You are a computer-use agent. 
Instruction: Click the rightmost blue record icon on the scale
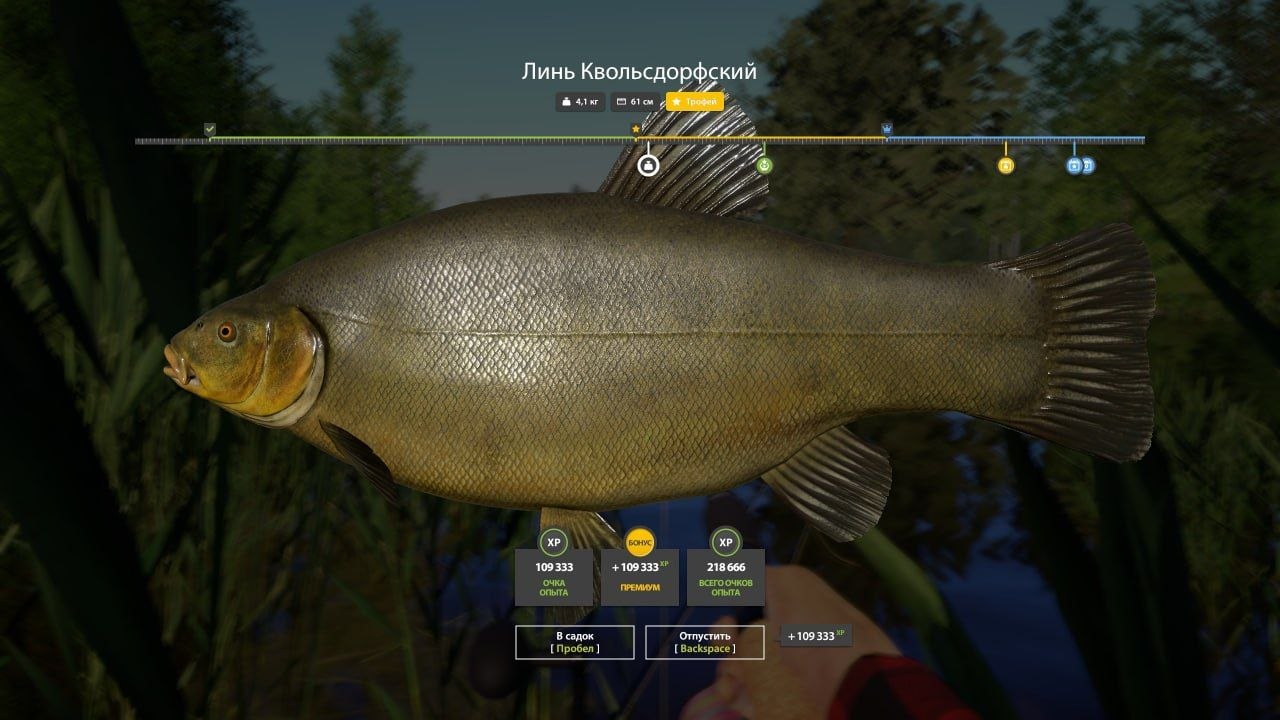(x=1086, y=165)
